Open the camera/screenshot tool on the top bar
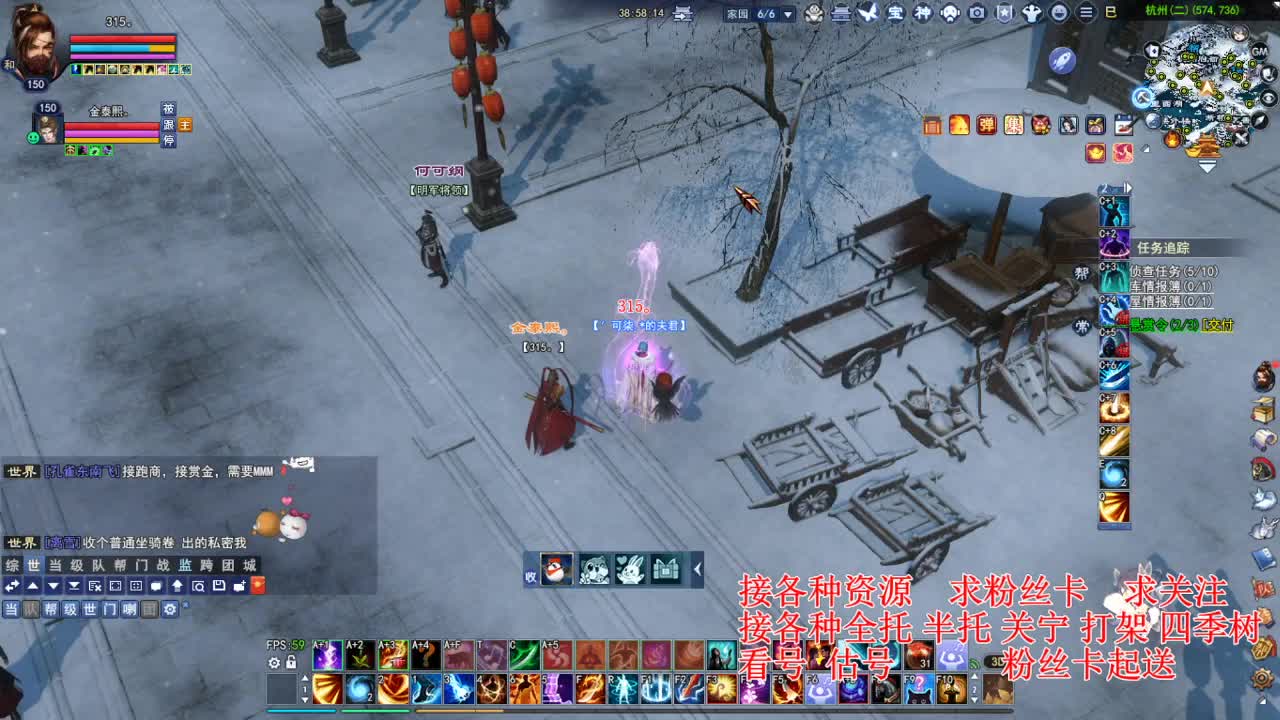 (x=977, y=14)
